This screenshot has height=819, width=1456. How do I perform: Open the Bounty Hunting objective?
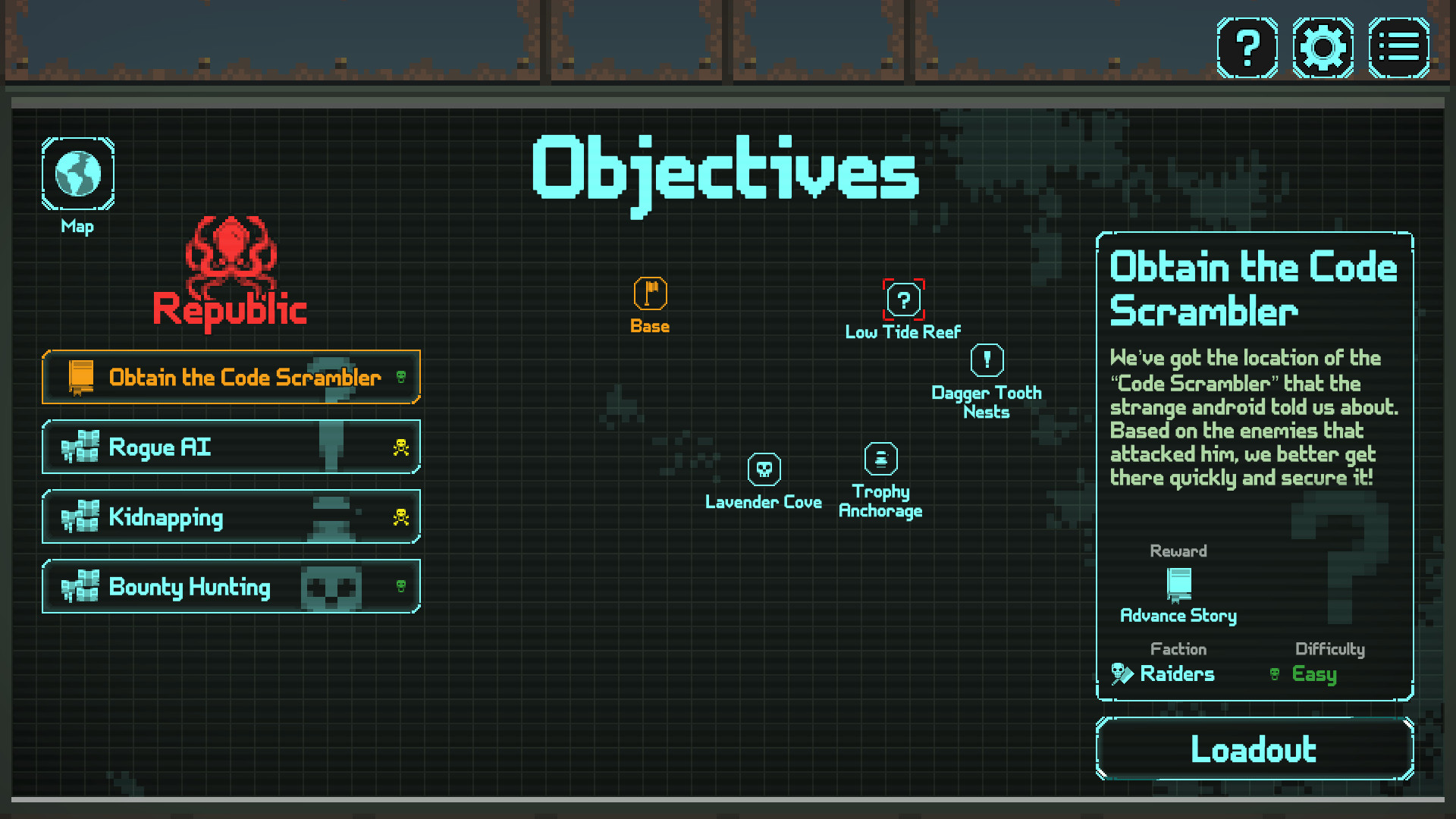(x=231, y=587)
